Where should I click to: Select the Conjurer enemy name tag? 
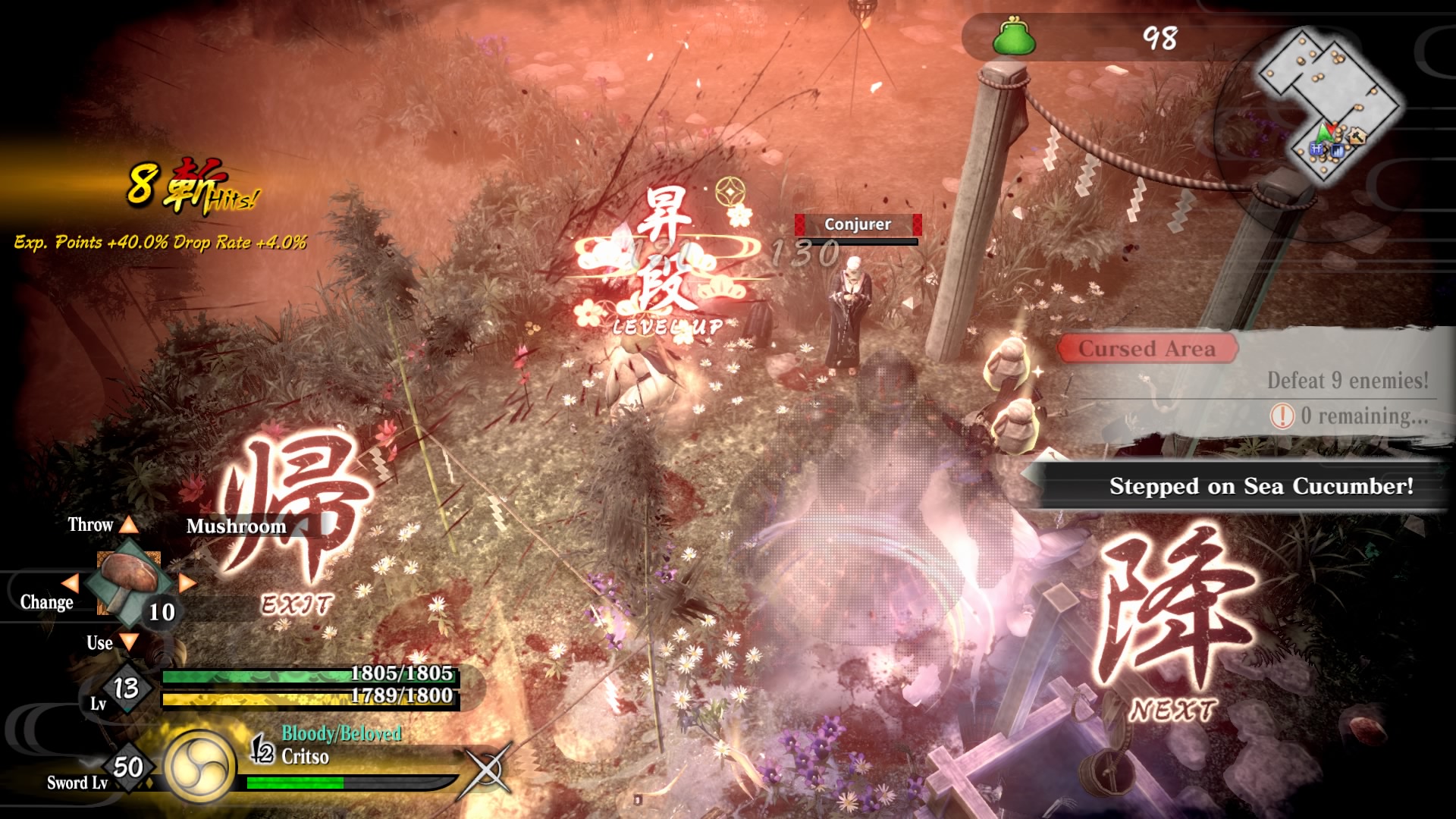[x=858, y=224]
